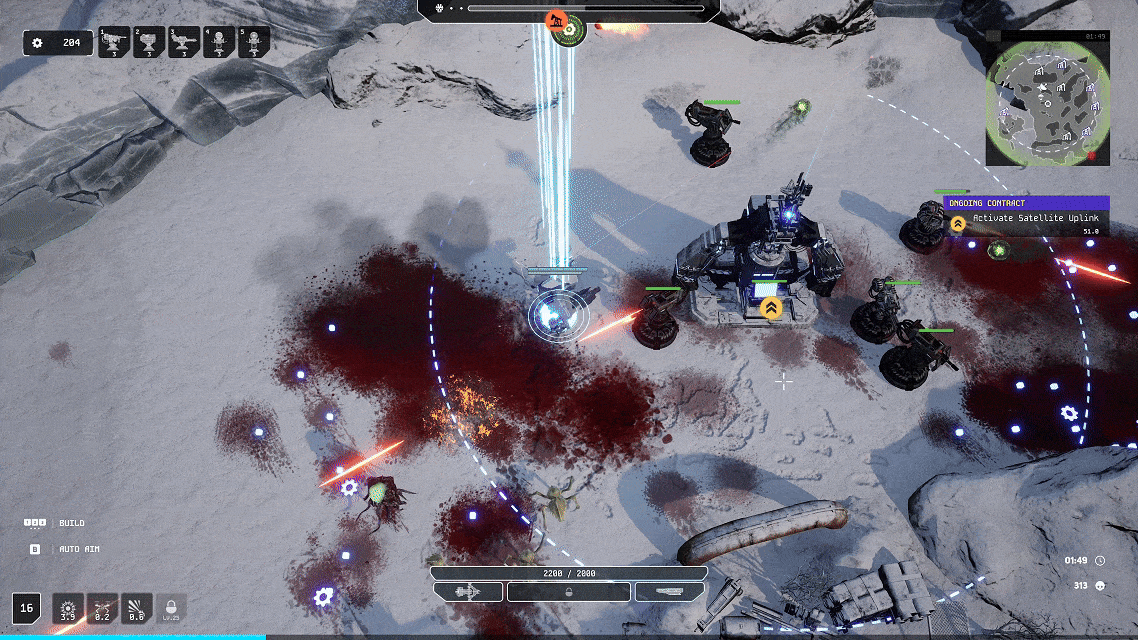
Task: Pick the slot 3 cannon turret
Action: [185, 43]
